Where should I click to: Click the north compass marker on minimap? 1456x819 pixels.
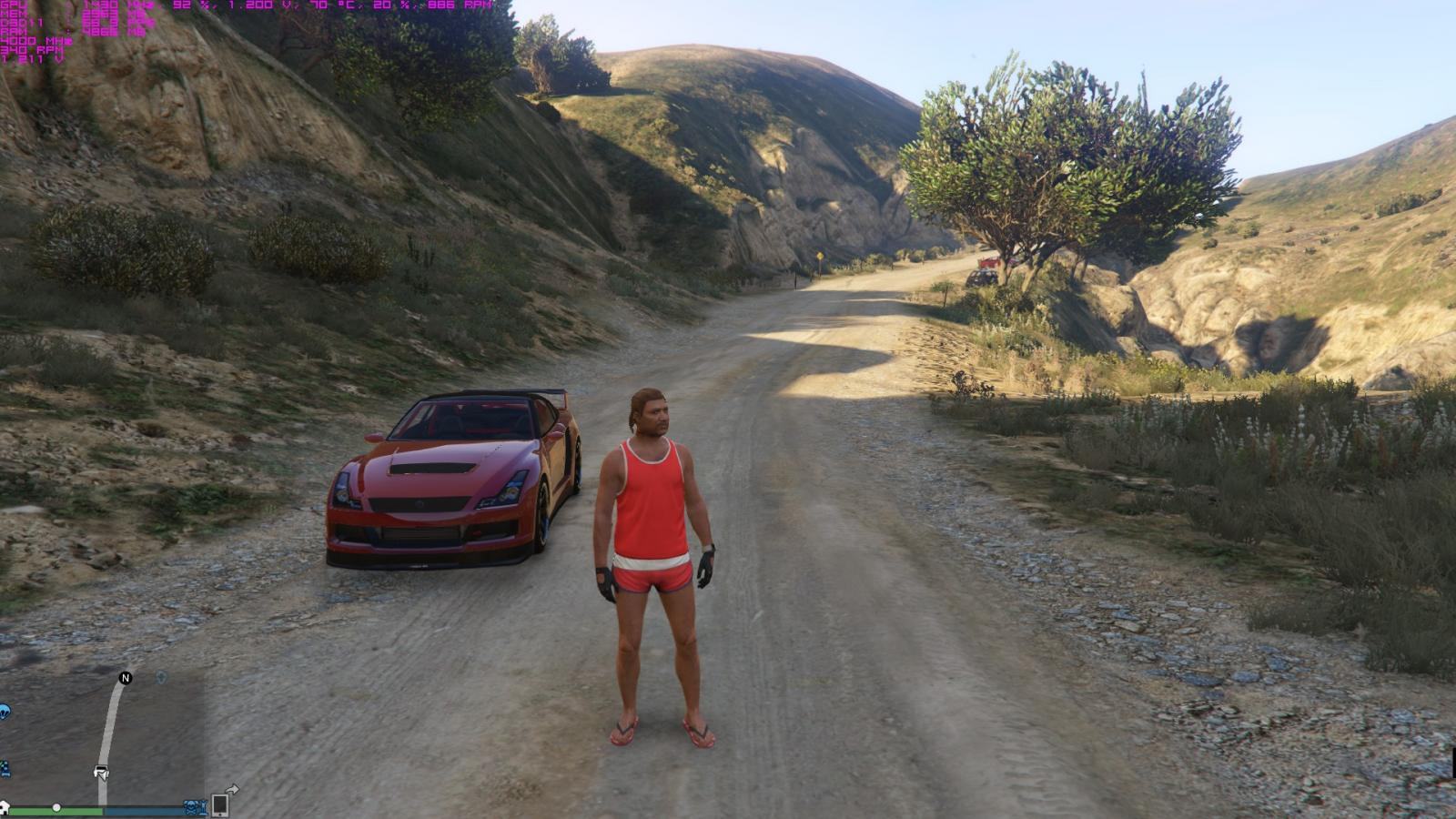[x=126, y=678]
